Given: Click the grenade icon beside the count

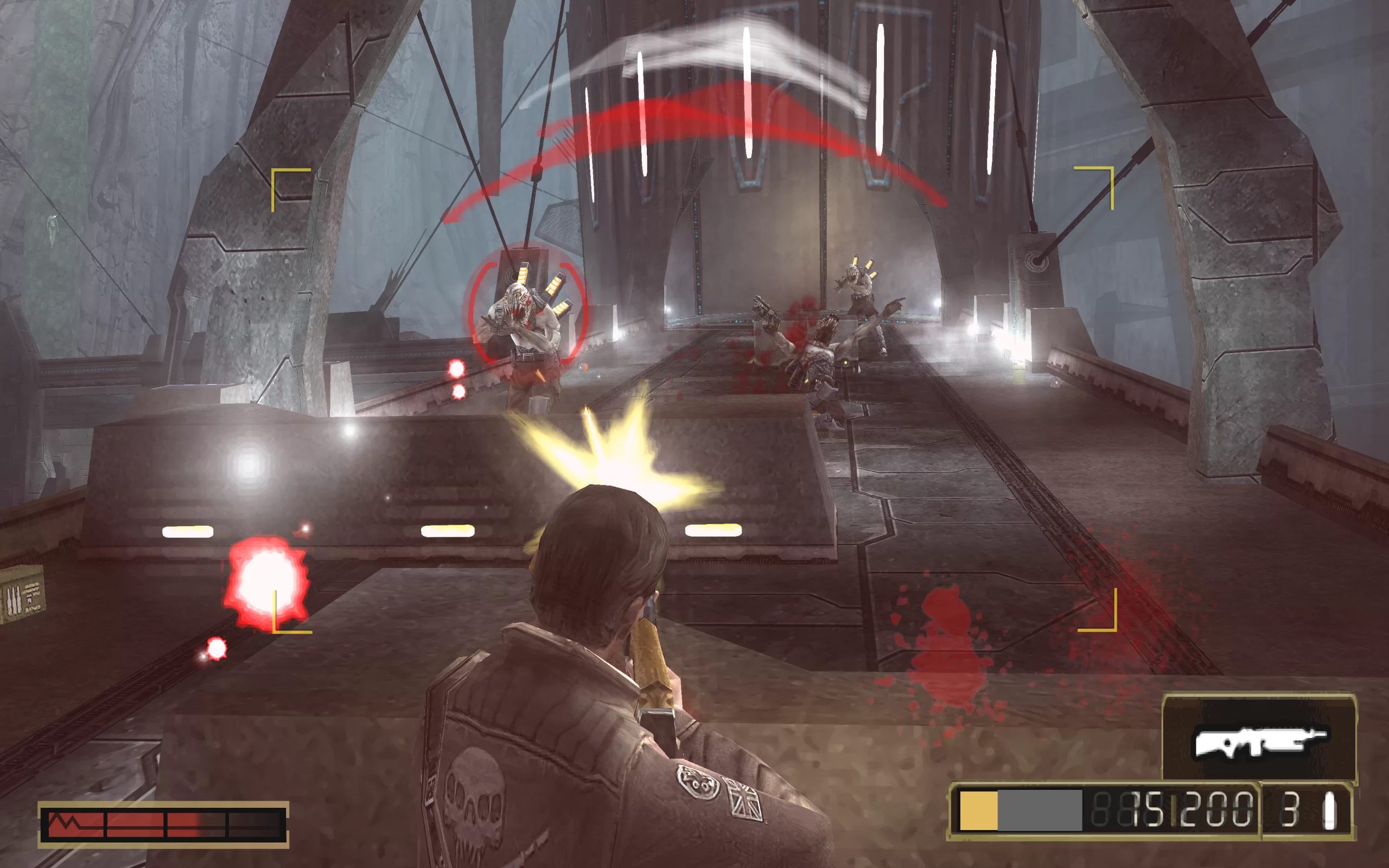Looking at the screenshot, I should coord(1329,810).
